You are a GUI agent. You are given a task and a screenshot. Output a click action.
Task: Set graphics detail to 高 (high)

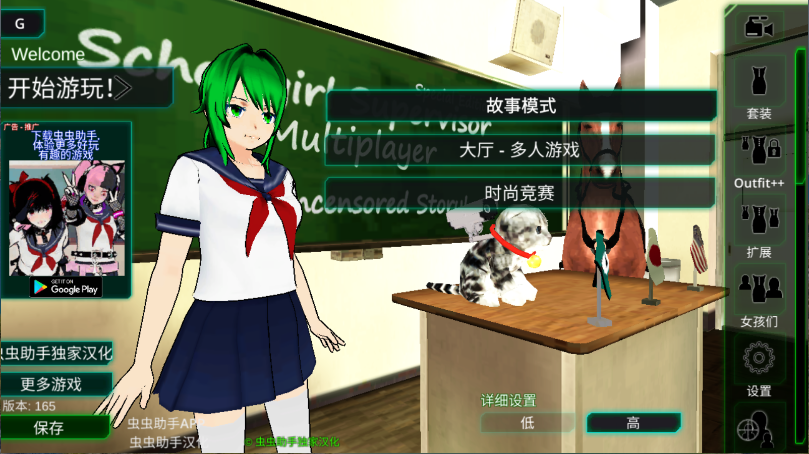632,423
